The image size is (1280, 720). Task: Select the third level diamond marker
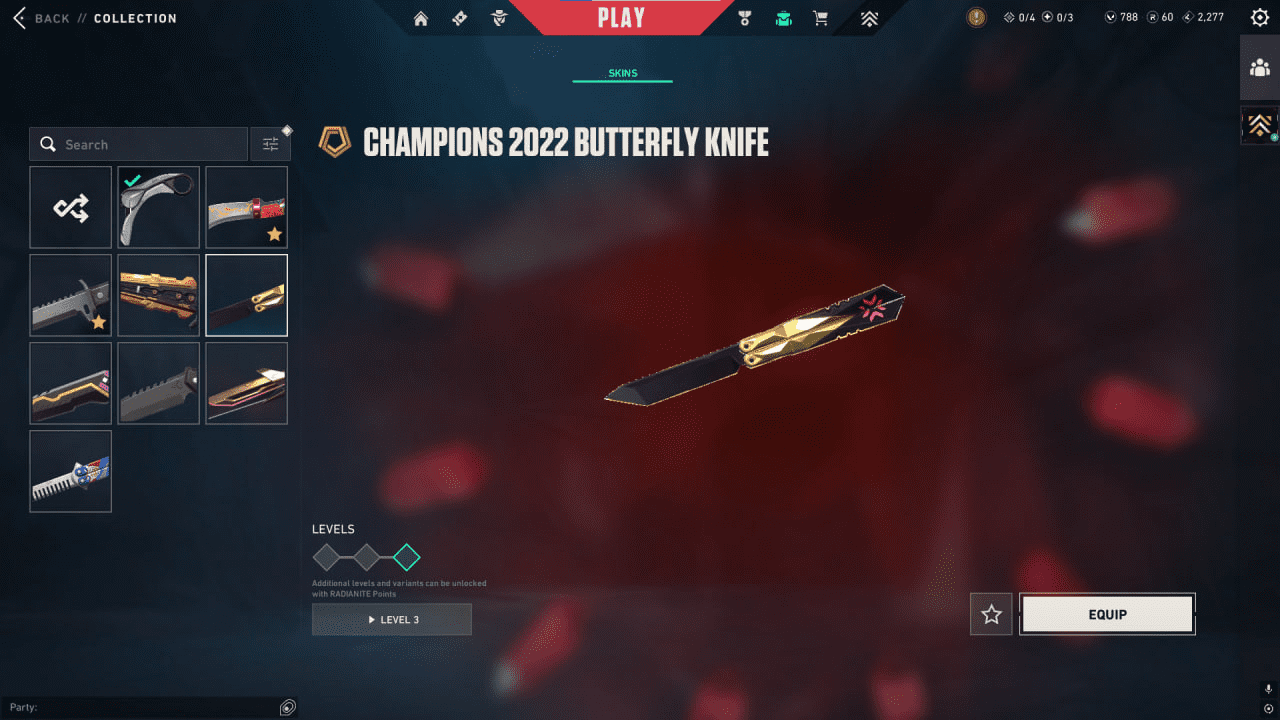[x=406, y=557]
